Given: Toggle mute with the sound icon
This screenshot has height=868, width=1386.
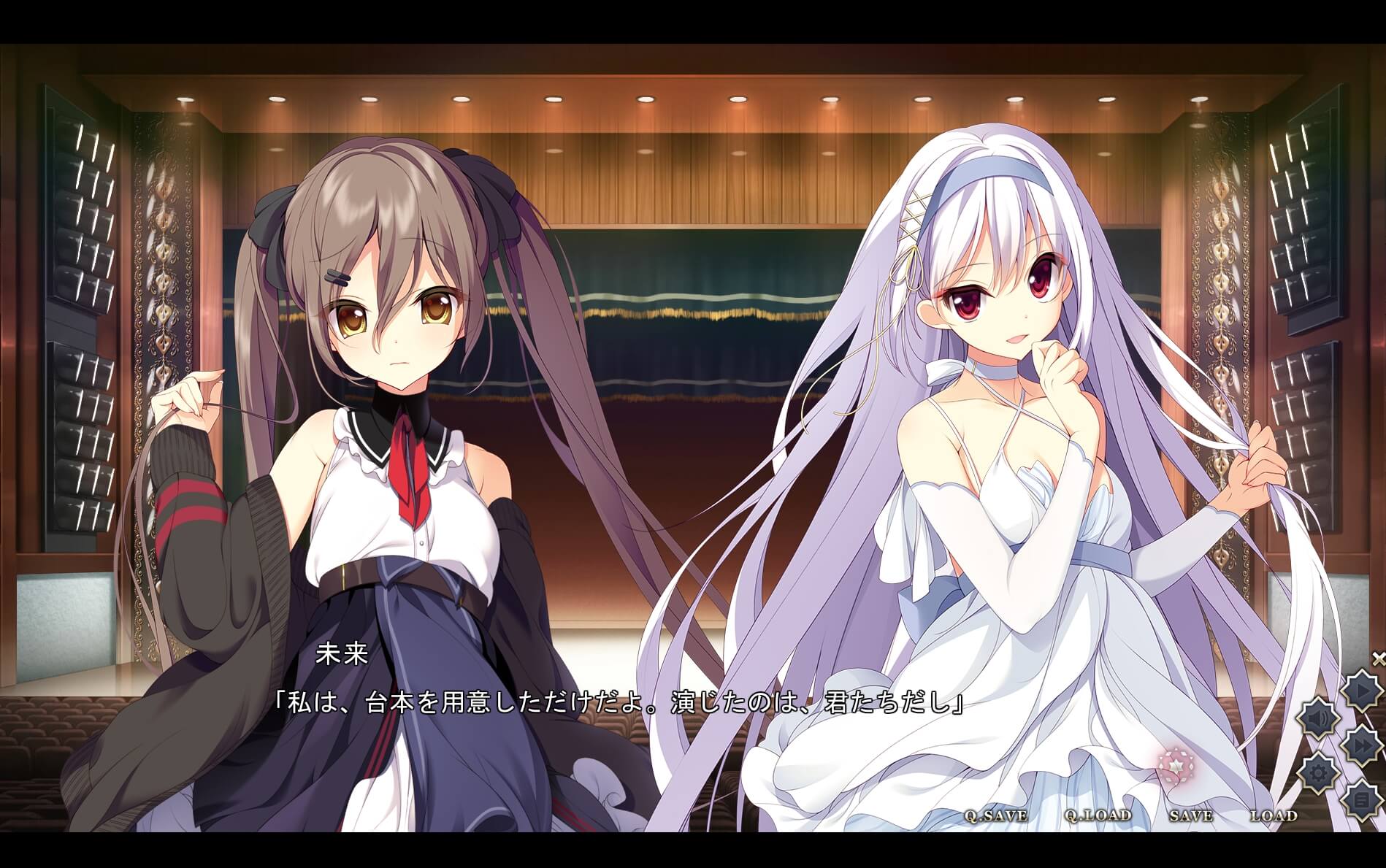Looking at the screenshot, I should (1317, 717).
